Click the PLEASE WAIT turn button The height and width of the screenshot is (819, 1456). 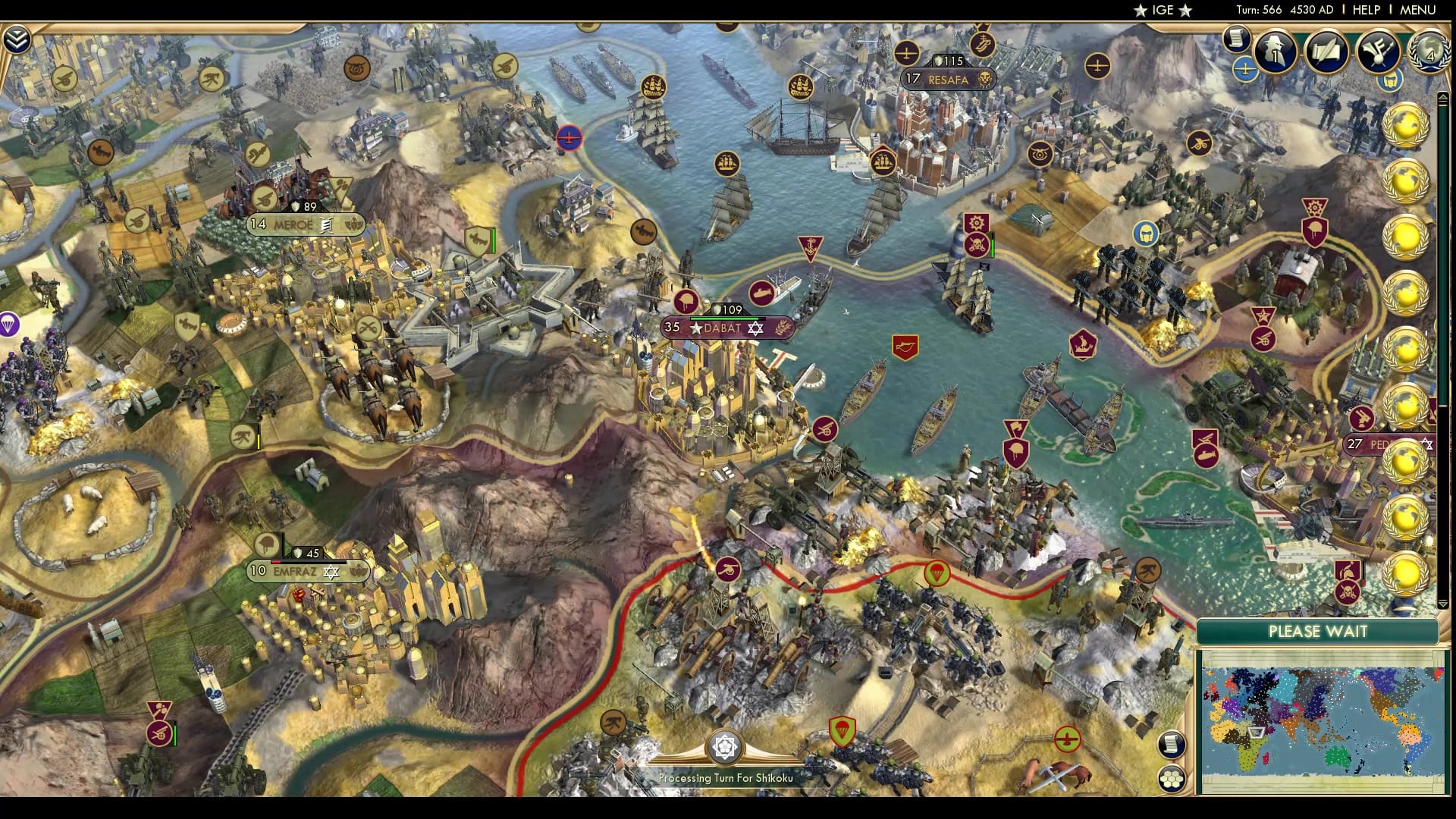pyautogui.click(x=1317, y=632)
